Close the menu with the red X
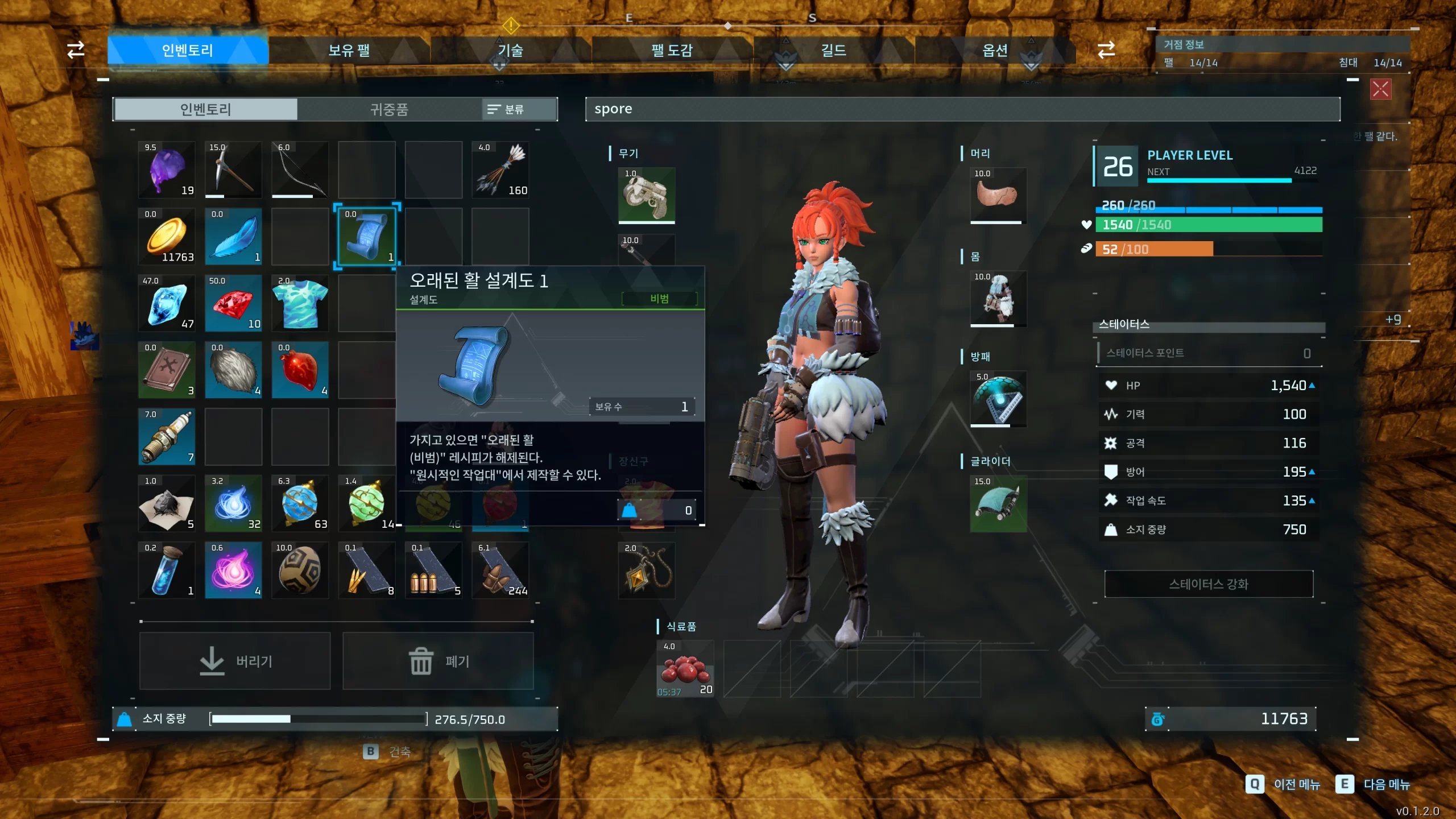This screenshot has width=1456, height=819. coord(1380,89)
